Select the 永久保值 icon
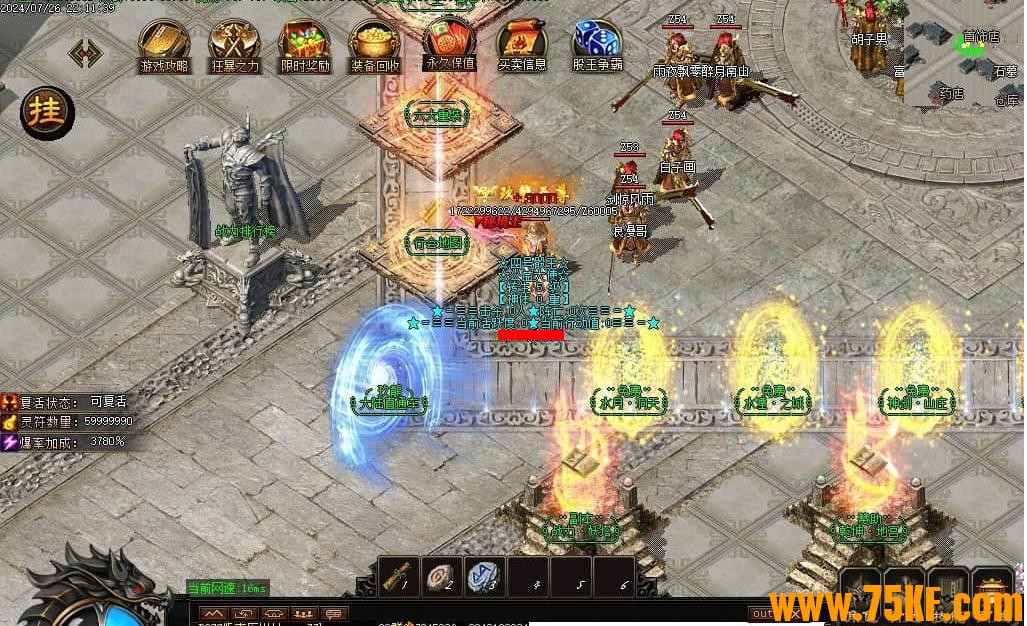The image size is (1027, 626). pyautogui.click(x=449, y=40)
